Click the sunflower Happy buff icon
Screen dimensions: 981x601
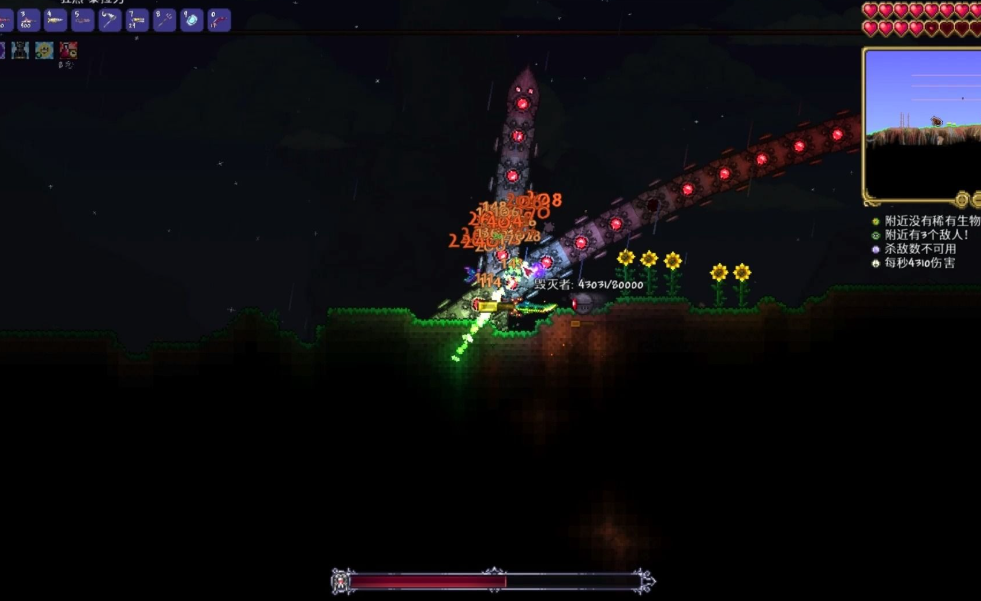45,50
